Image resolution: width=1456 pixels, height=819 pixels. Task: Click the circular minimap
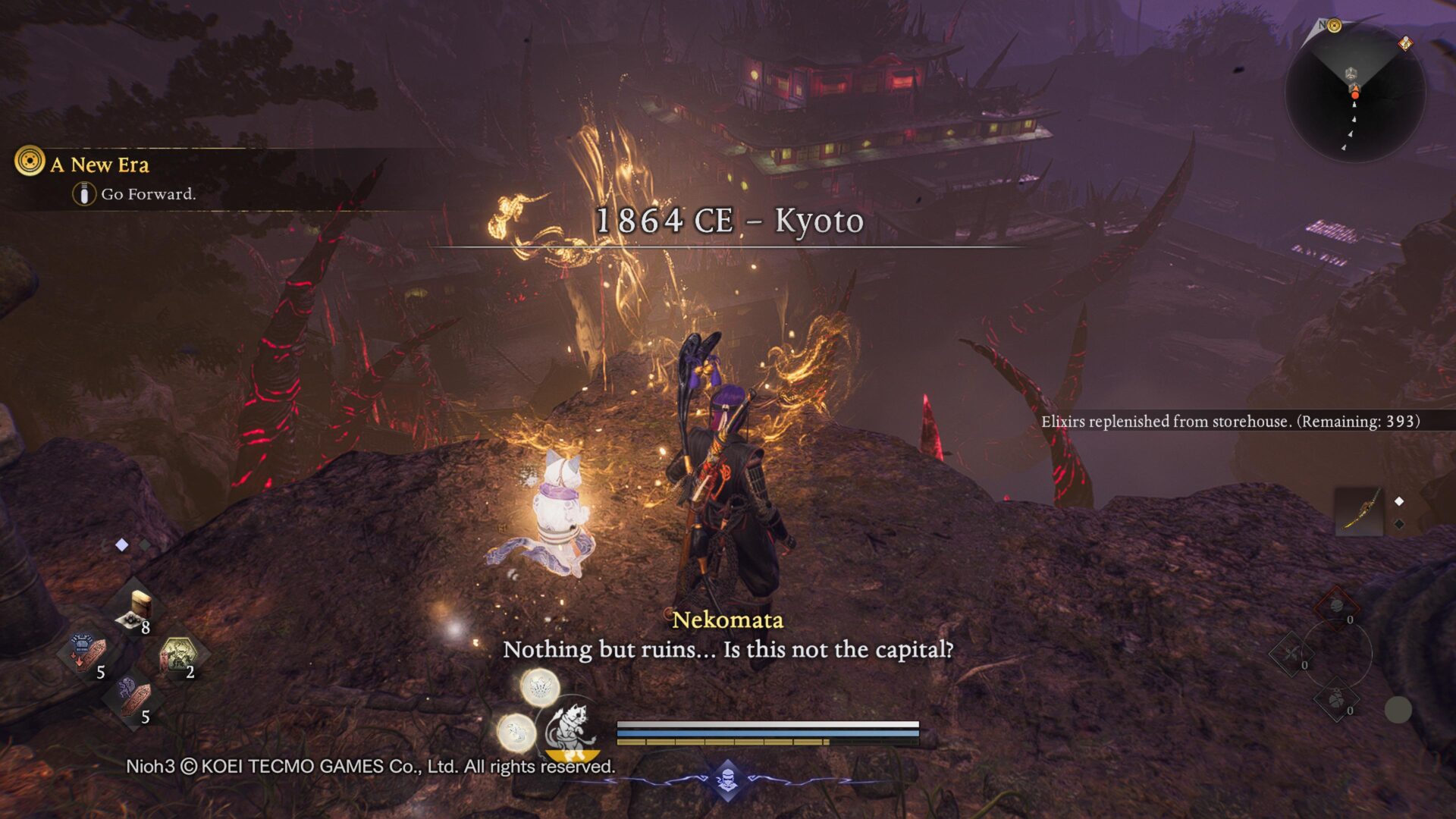tap(1354, 93)
